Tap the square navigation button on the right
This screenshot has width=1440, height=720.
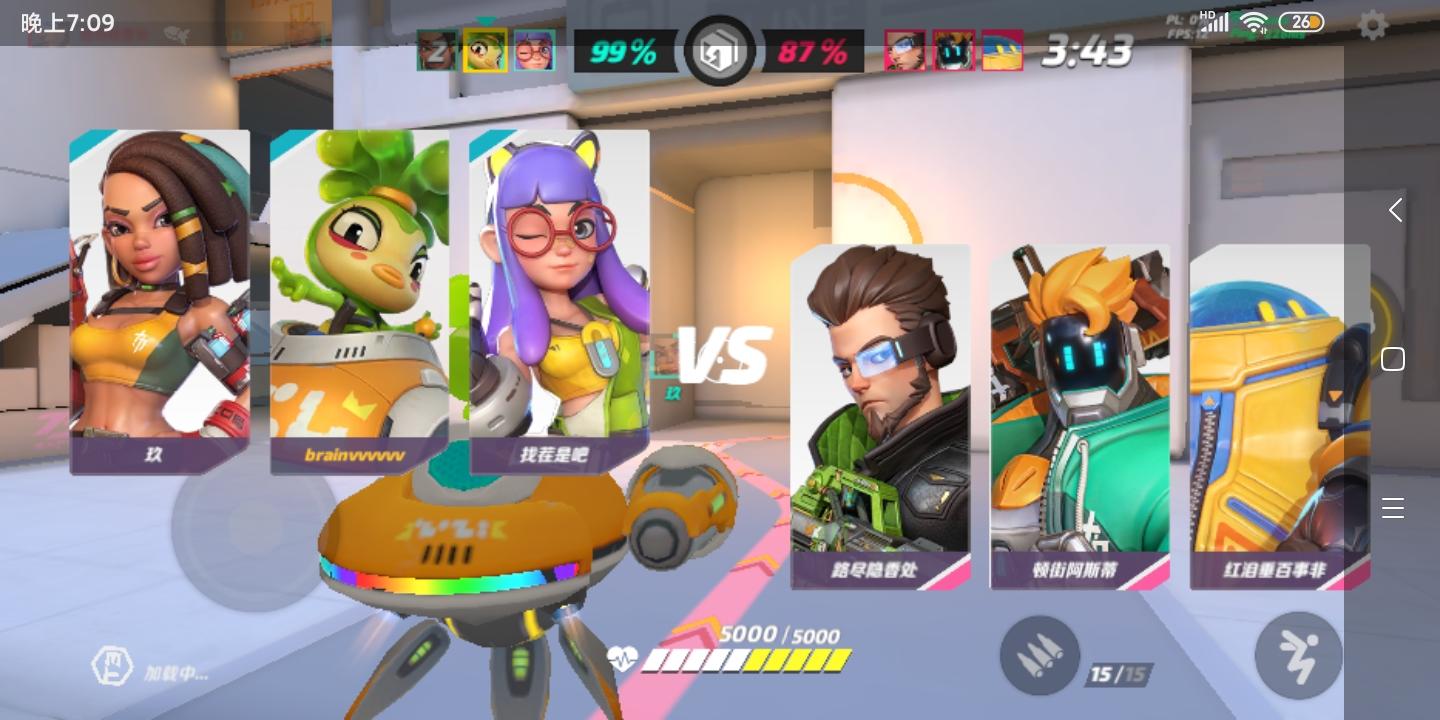[x=1393, y=359]
